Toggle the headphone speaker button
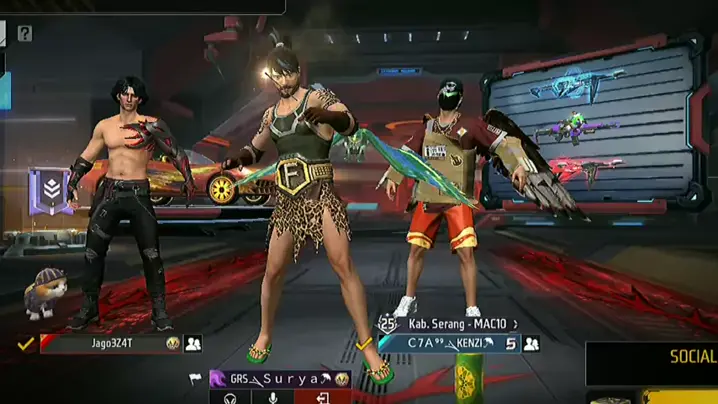Screen dimensions: 718x404 tap(230, 398)
